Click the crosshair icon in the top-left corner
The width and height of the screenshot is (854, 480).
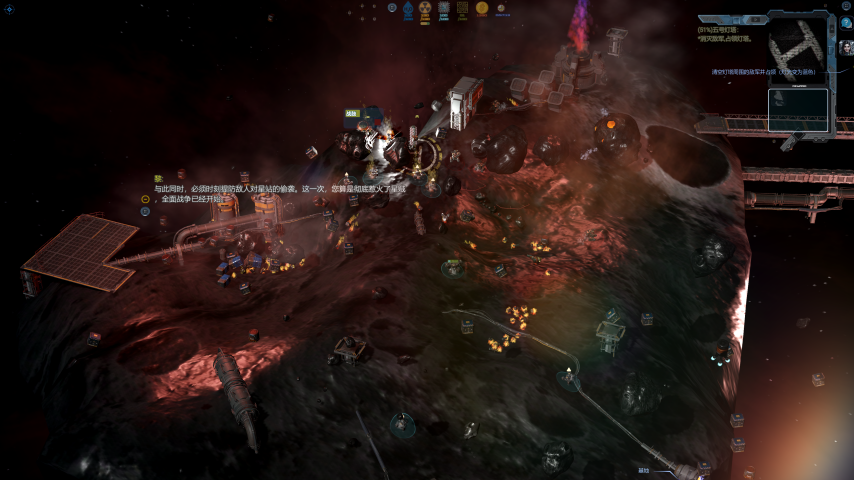(x=7, y=9)
